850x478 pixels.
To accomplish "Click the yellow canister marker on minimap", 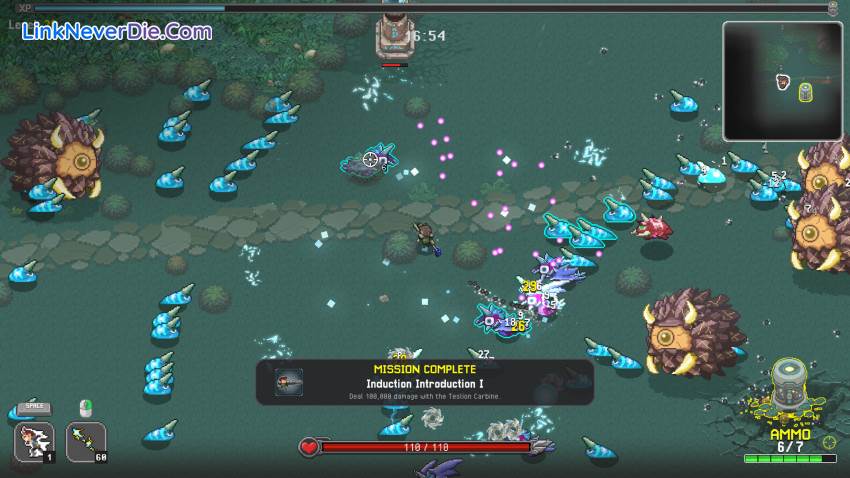I will 805,93.
